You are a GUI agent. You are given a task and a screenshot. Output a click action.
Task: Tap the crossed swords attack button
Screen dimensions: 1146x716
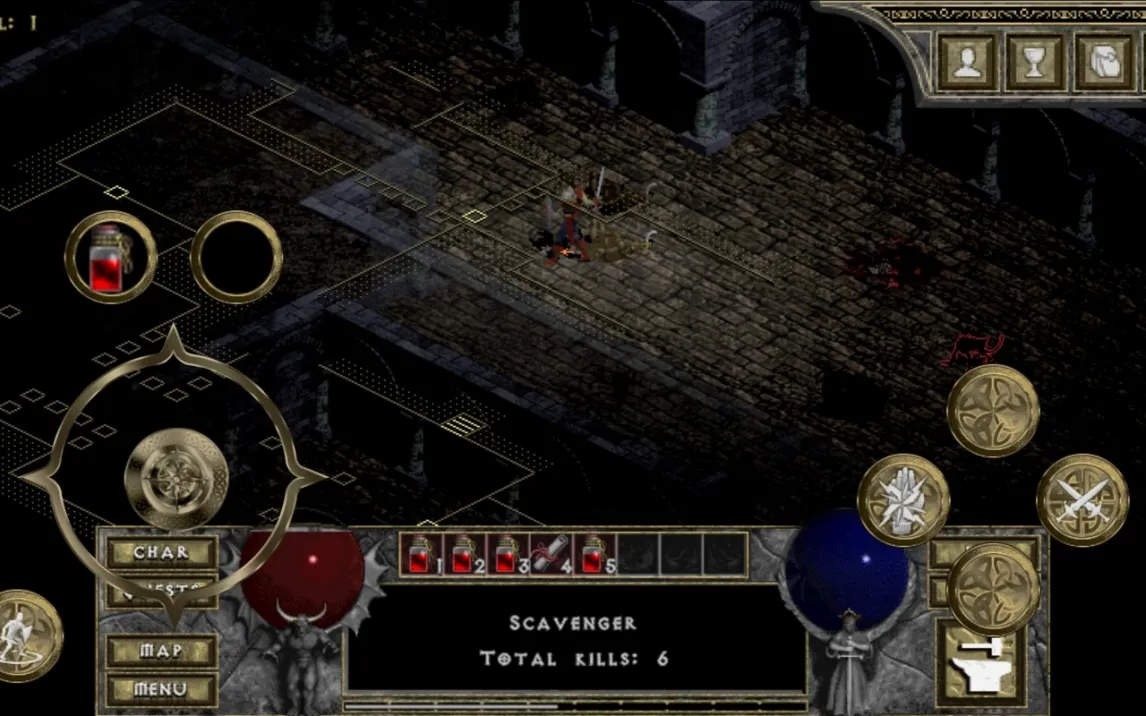click(x=1082, y=499)
